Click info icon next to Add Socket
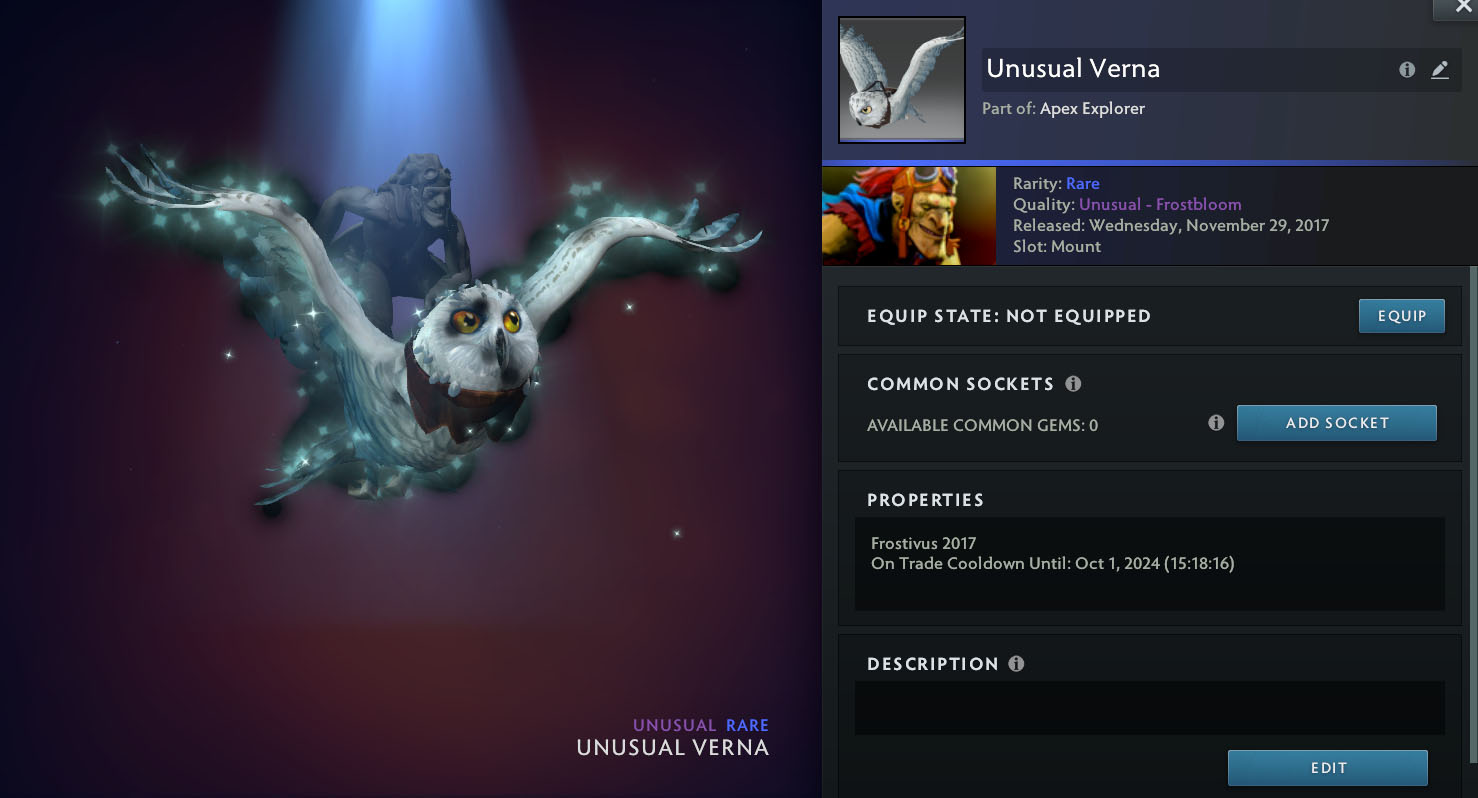Viewport: 1478px width, 798px height. (x=1216, y=423)
